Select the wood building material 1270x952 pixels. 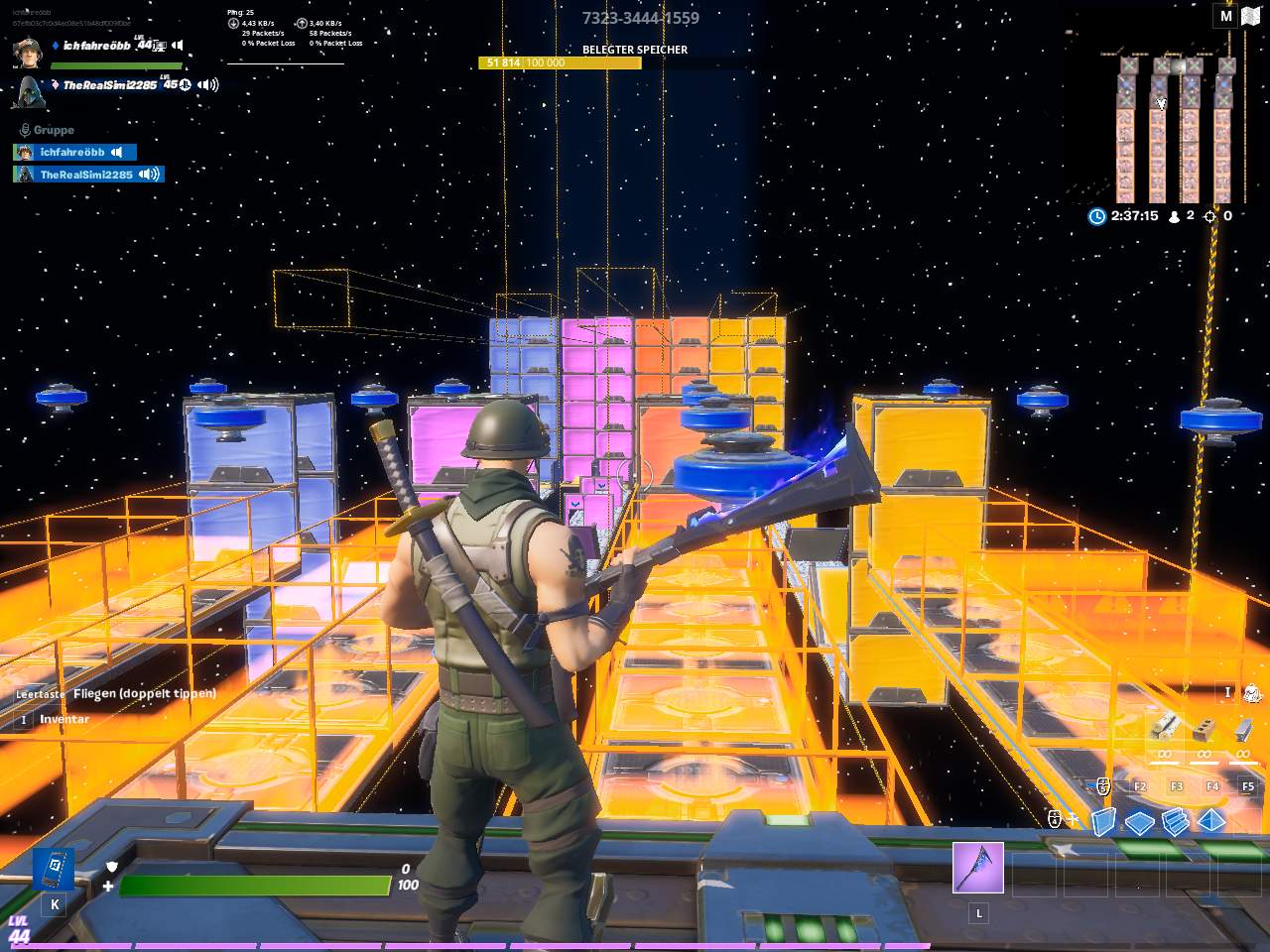pyautogui.click(x=1165, y=730)
